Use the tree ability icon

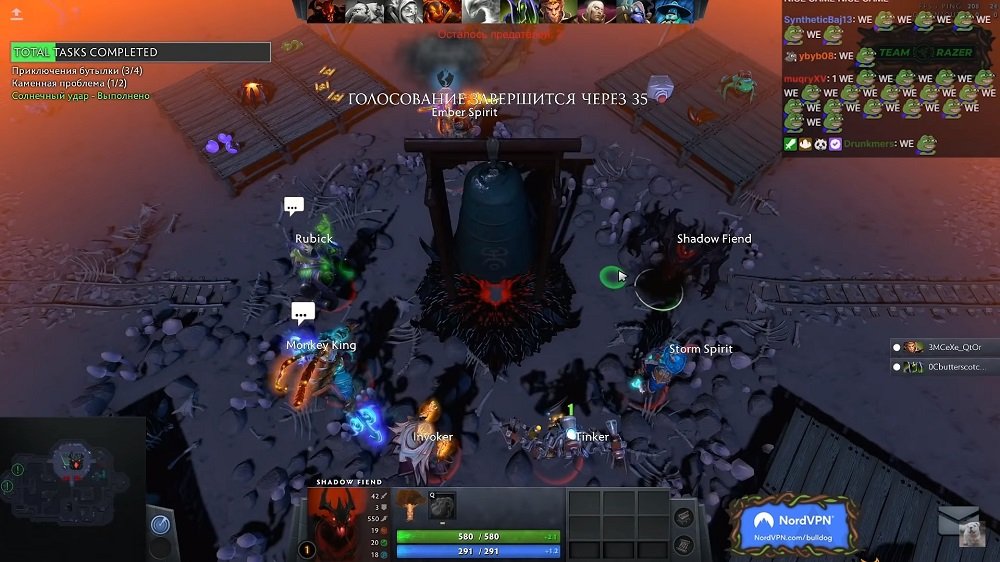point(411,505)
